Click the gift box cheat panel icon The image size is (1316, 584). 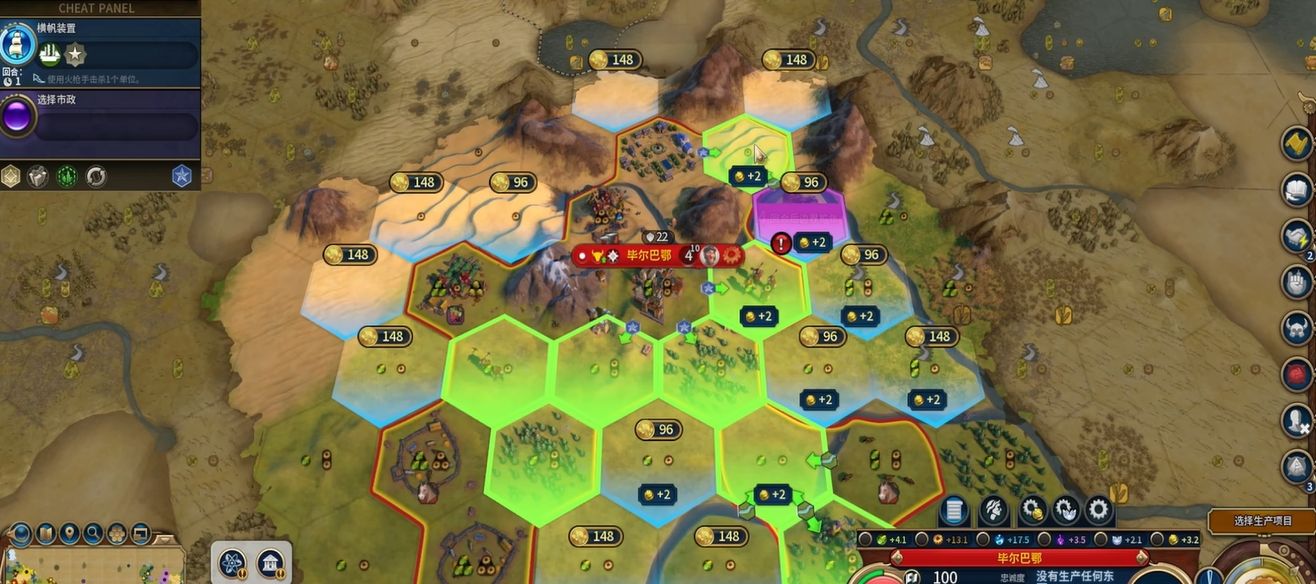coord(37,176)
